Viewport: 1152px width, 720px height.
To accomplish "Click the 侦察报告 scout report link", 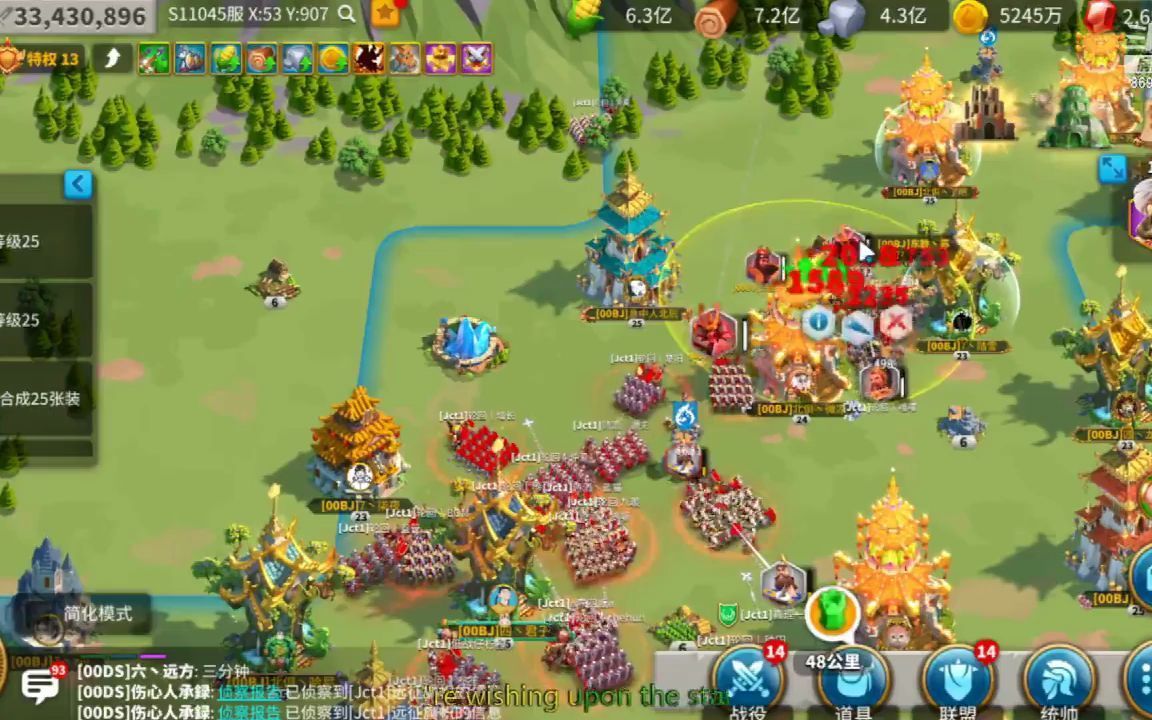I will [250, 692].
